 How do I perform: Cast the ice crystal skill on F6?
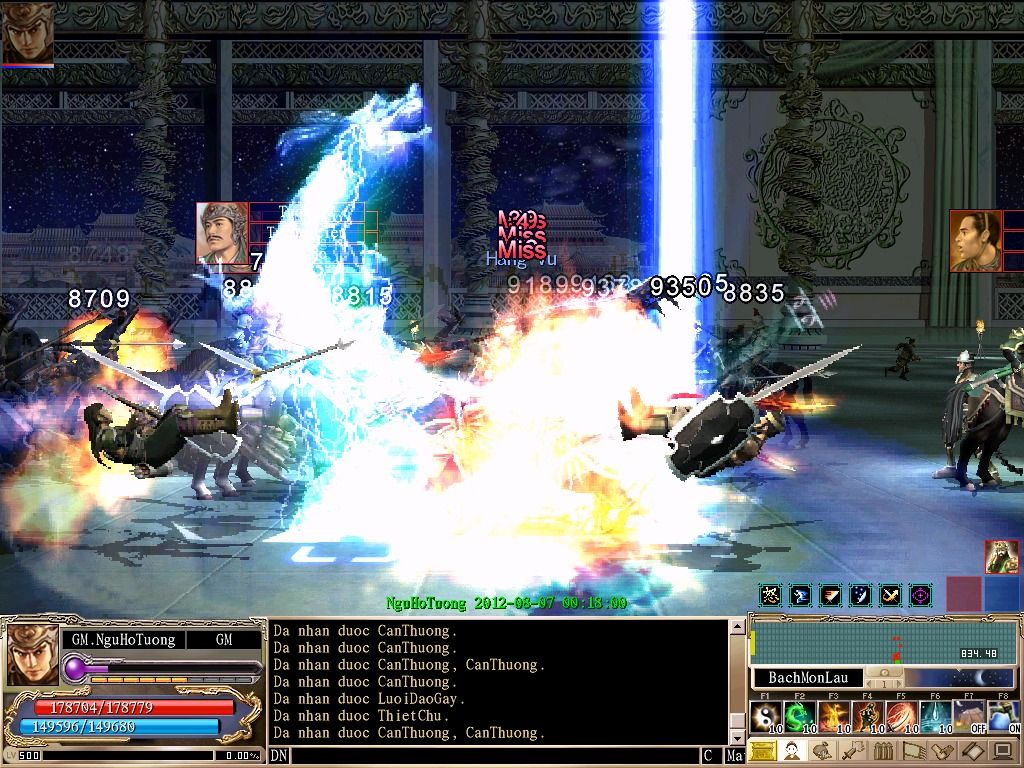tap(936, 716)
